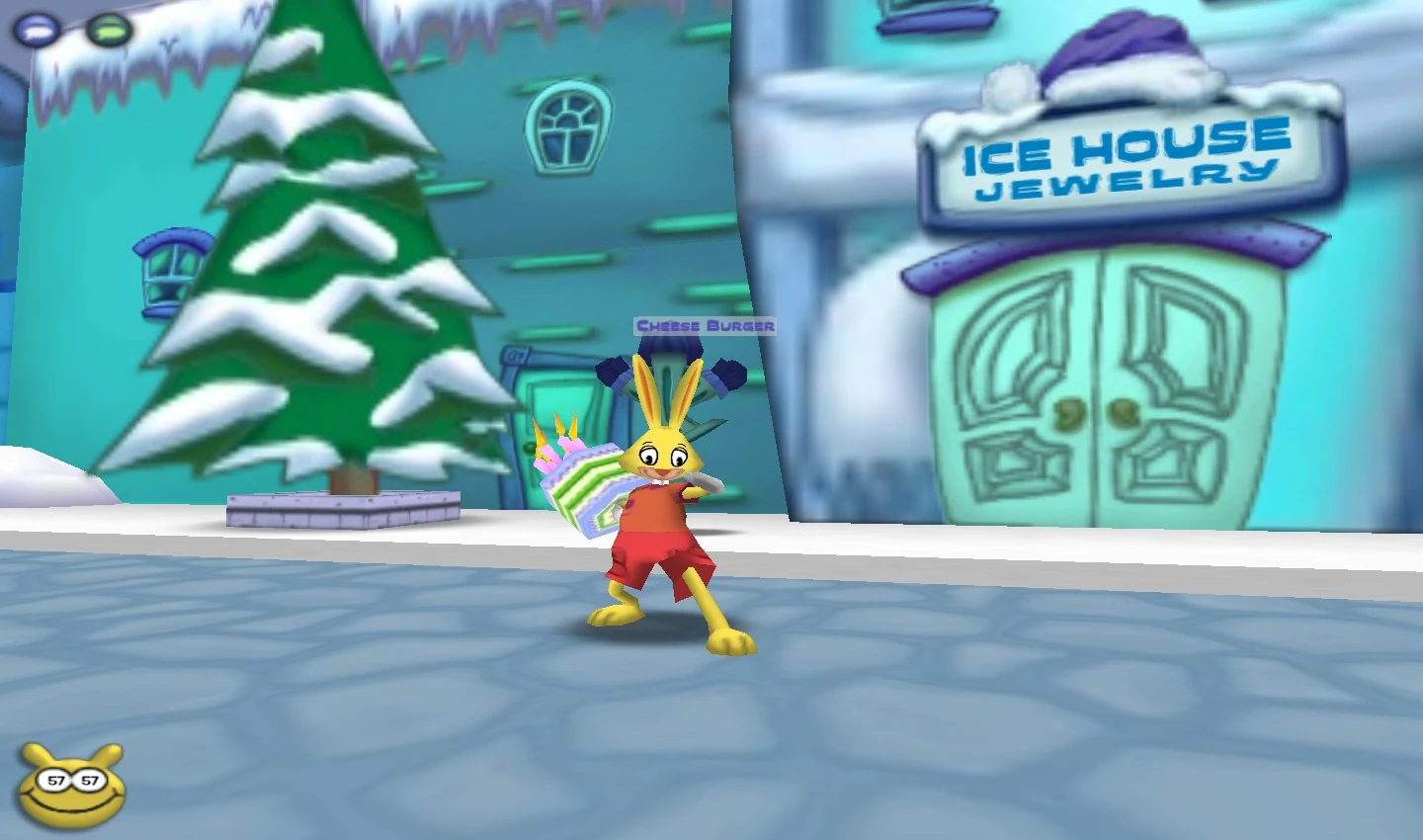This screenshot has width=1423, height=840.
Task: Click the Cheese Burger name tag
Action: (705, 323)
